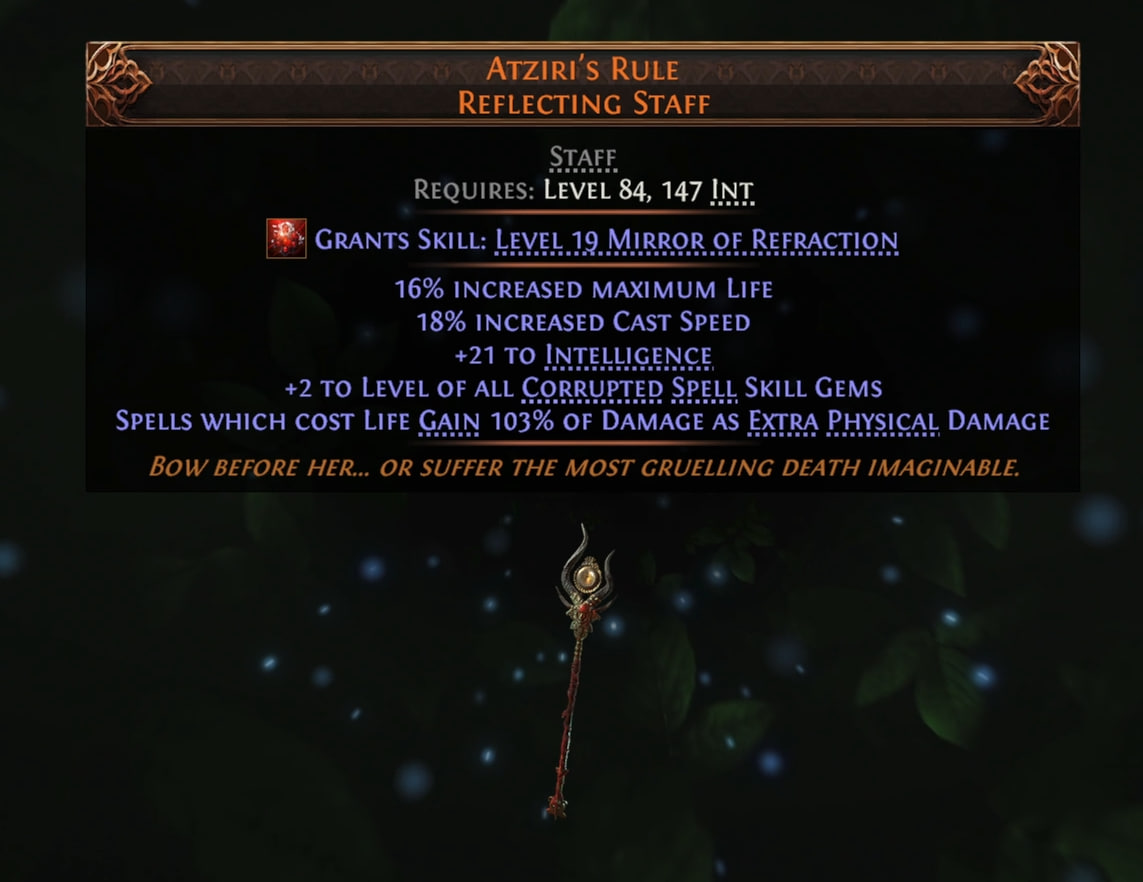Click the Mirror of Refraction skill icon
The image size is (1143, 882).
coord(286,239)
